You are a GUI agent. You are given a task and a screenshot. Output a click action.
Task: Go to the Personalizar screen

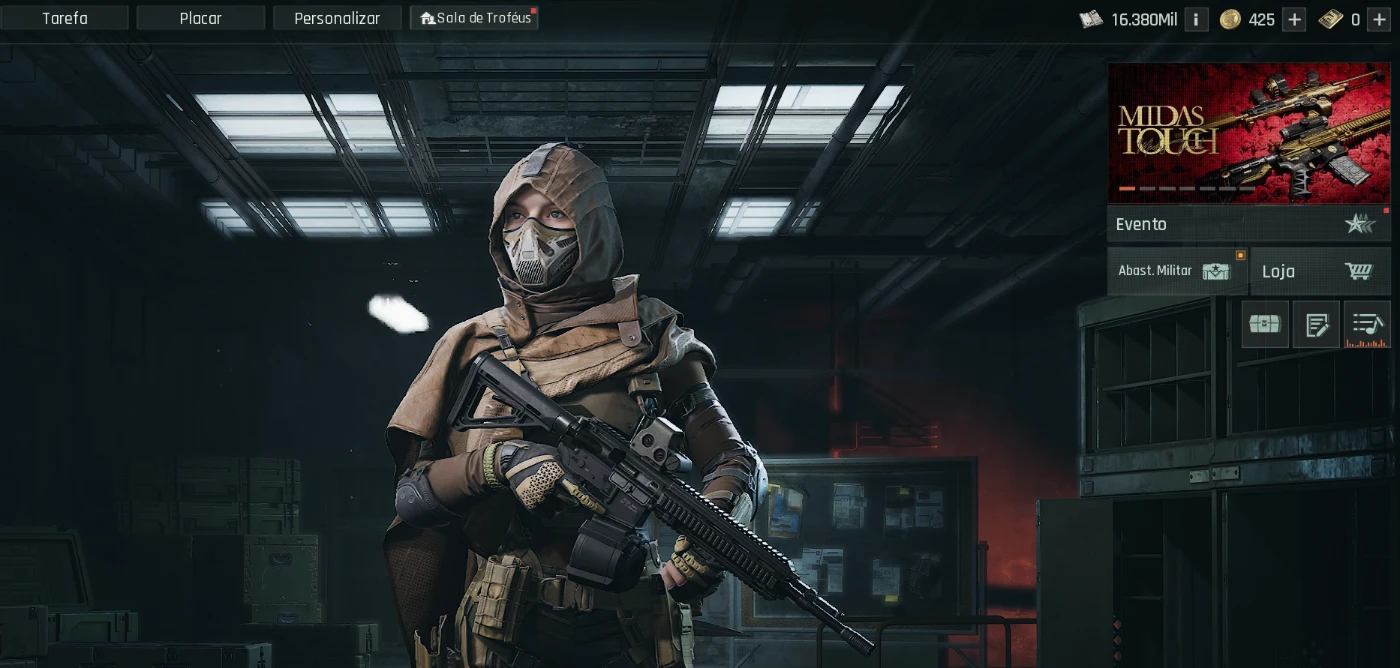[x=337, y=18]
